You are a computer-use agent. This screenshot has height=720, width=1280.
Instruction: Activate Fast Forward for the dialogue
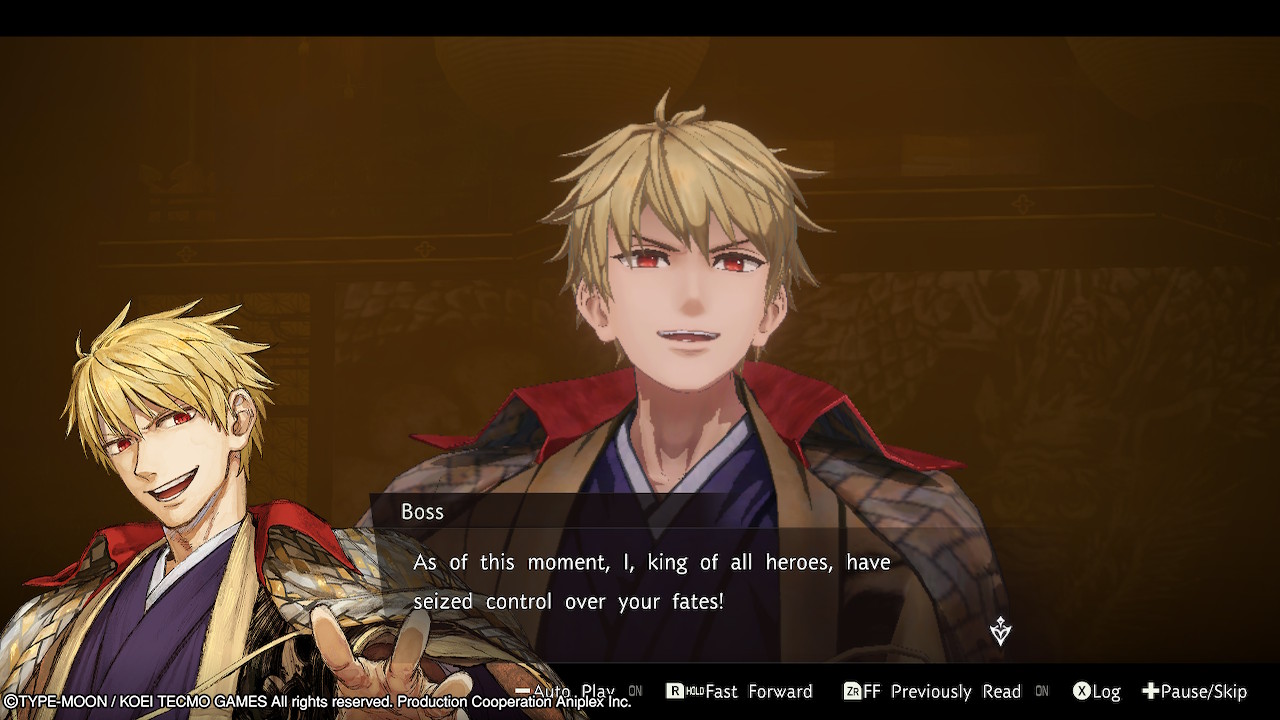[739, 691]
